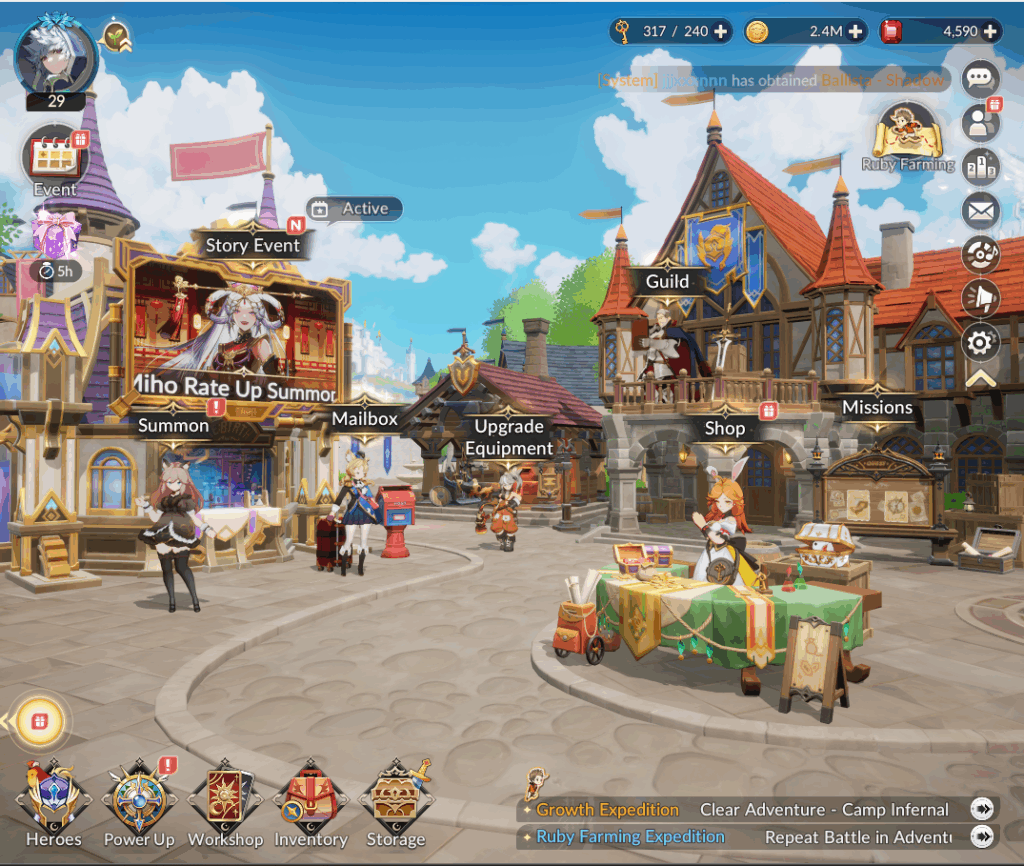Open the envelope mail icon

click(980, 211)
